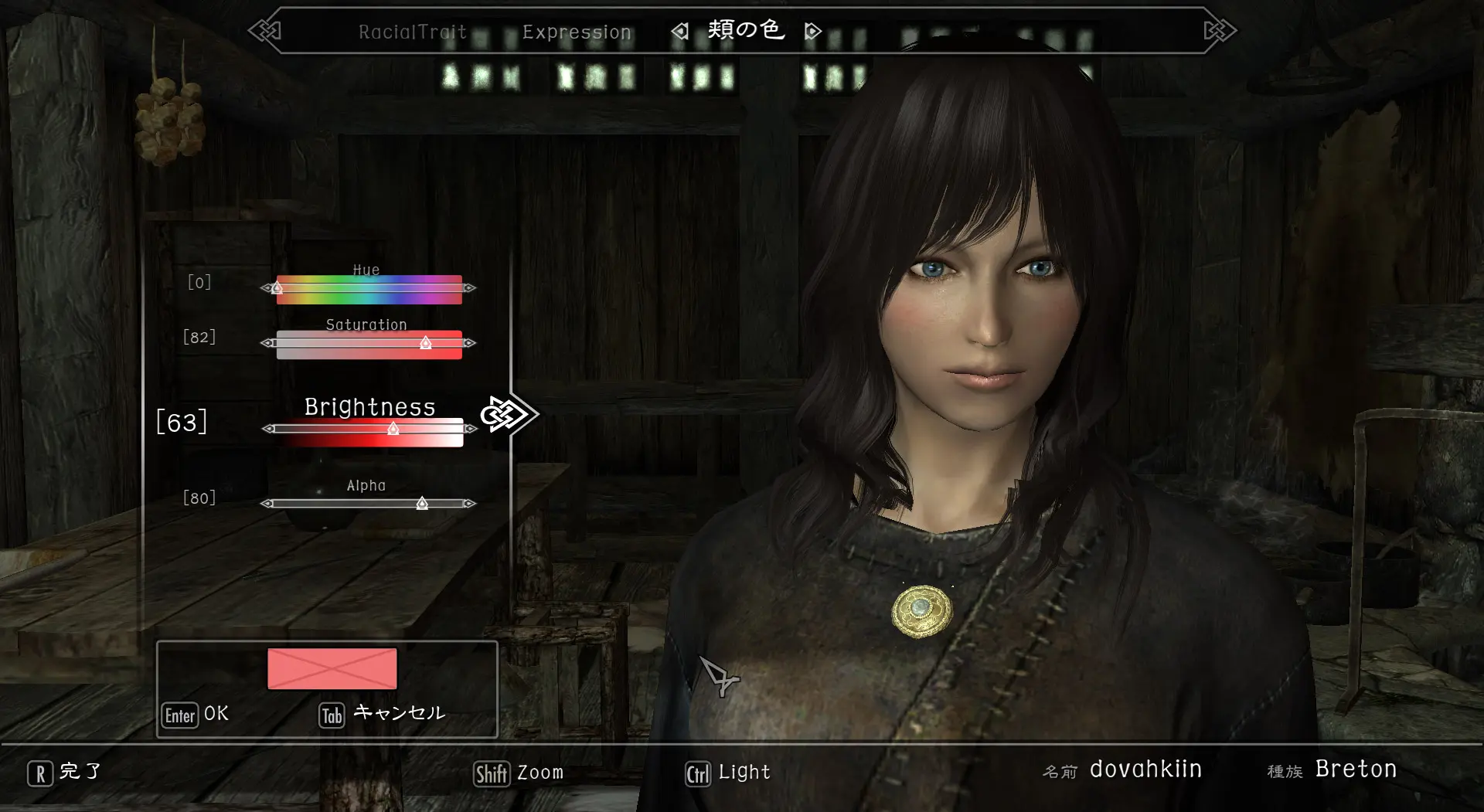Screen dimensions: 1484x812
Task: Switch to the RacialTrait tab
Action: coord(412,32)
